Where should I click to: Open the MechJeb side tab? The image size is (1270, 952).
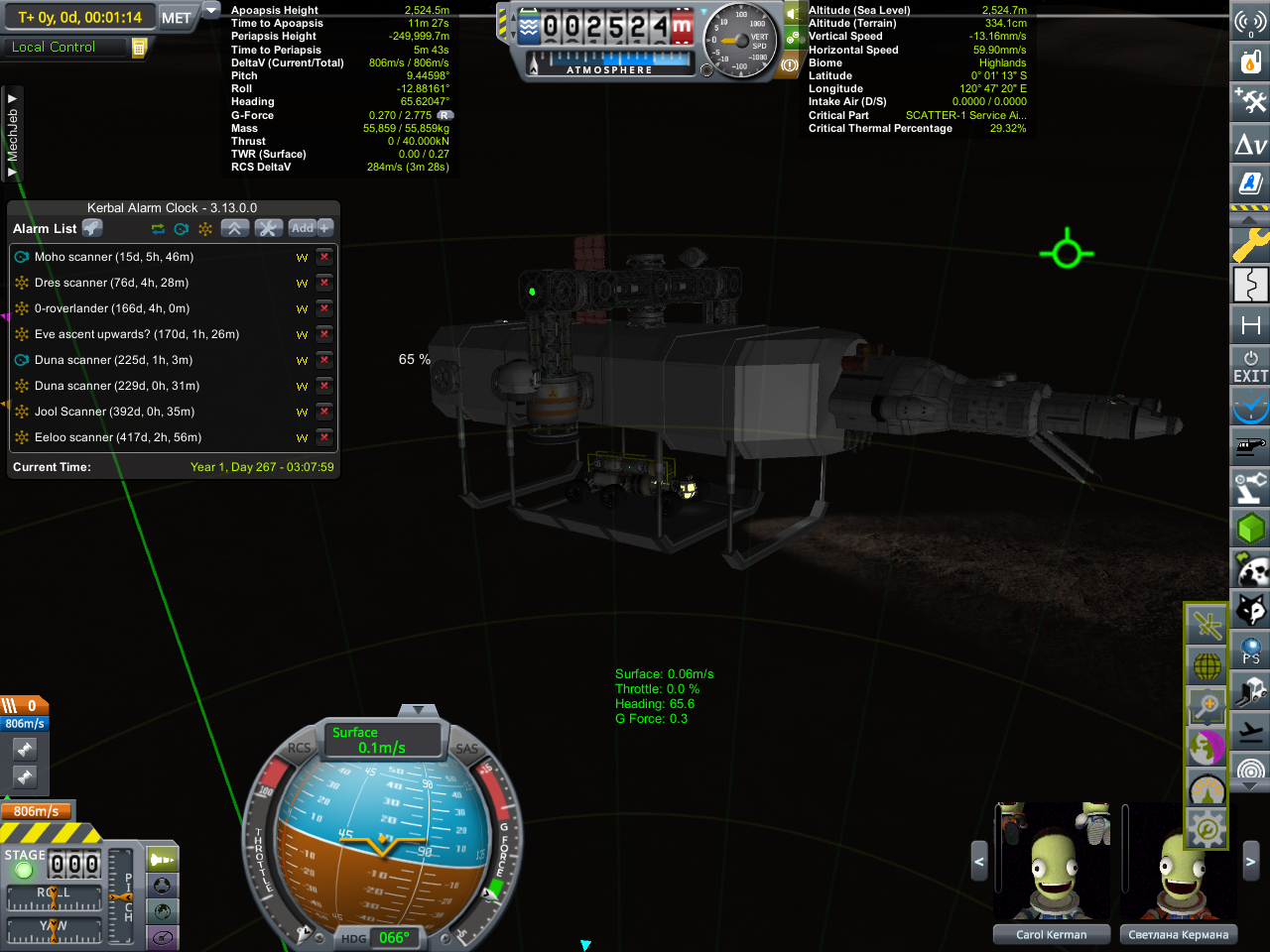[x=13, y=135]
